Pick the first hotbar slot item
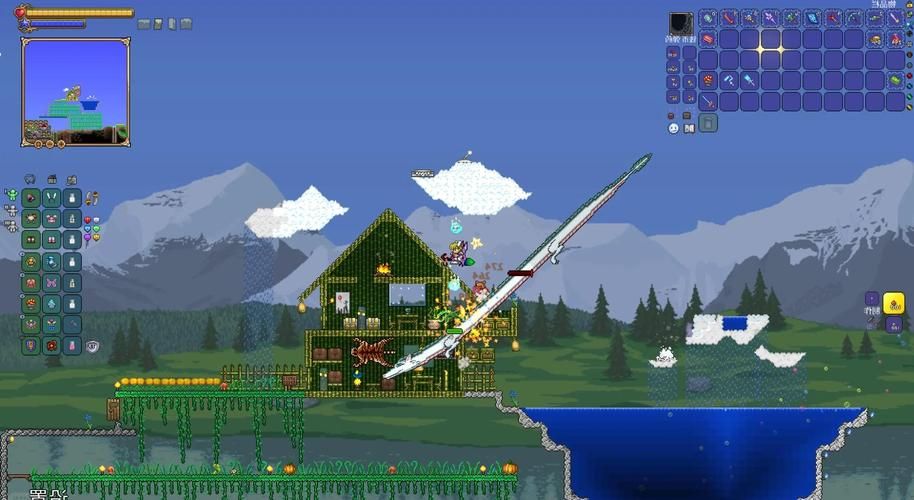The width and height of the screenshot is (914, 500). [x=708, y=18]
